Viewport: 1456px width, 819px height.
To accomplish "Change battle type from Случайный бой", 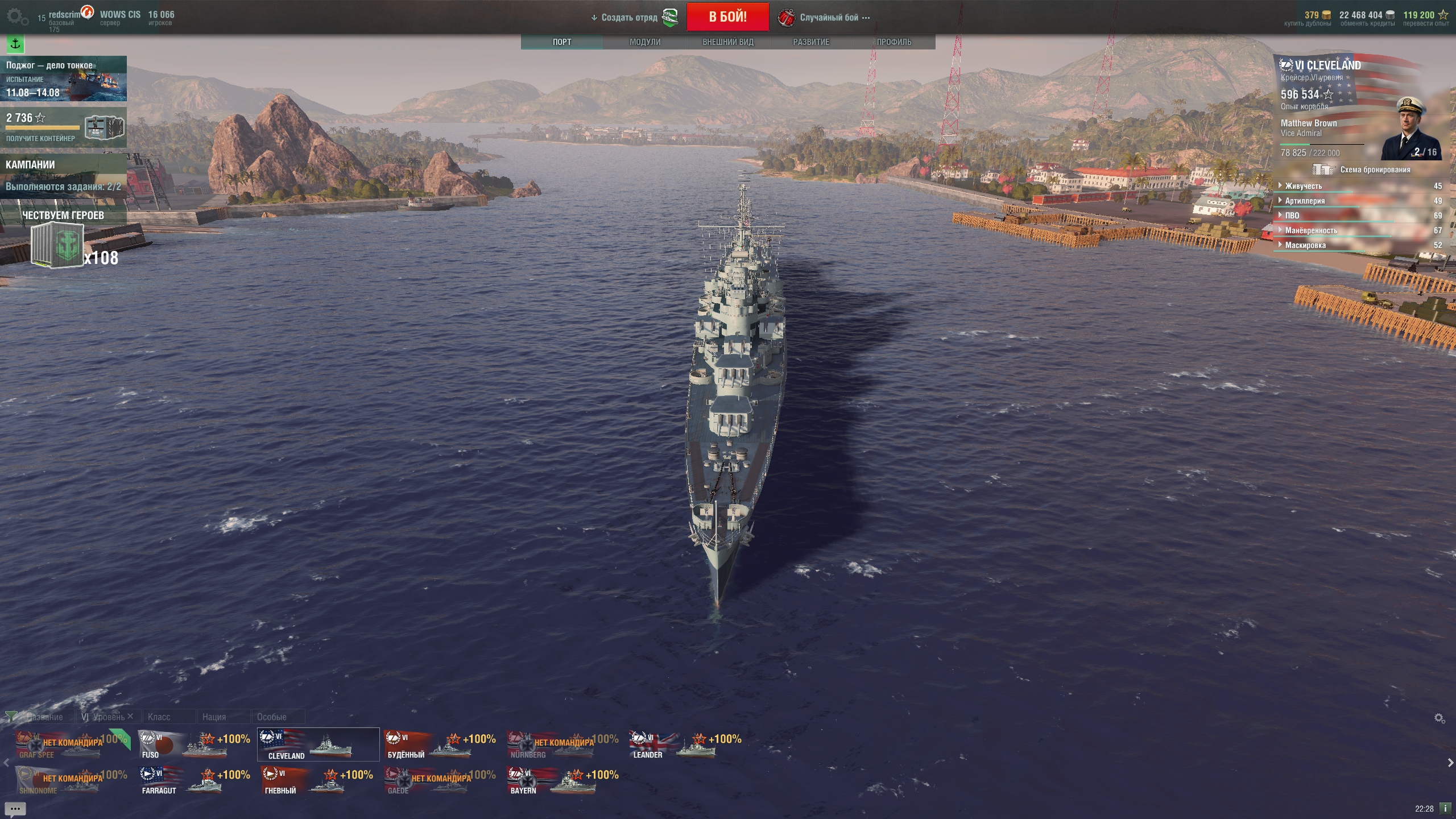I will [829, 18].
